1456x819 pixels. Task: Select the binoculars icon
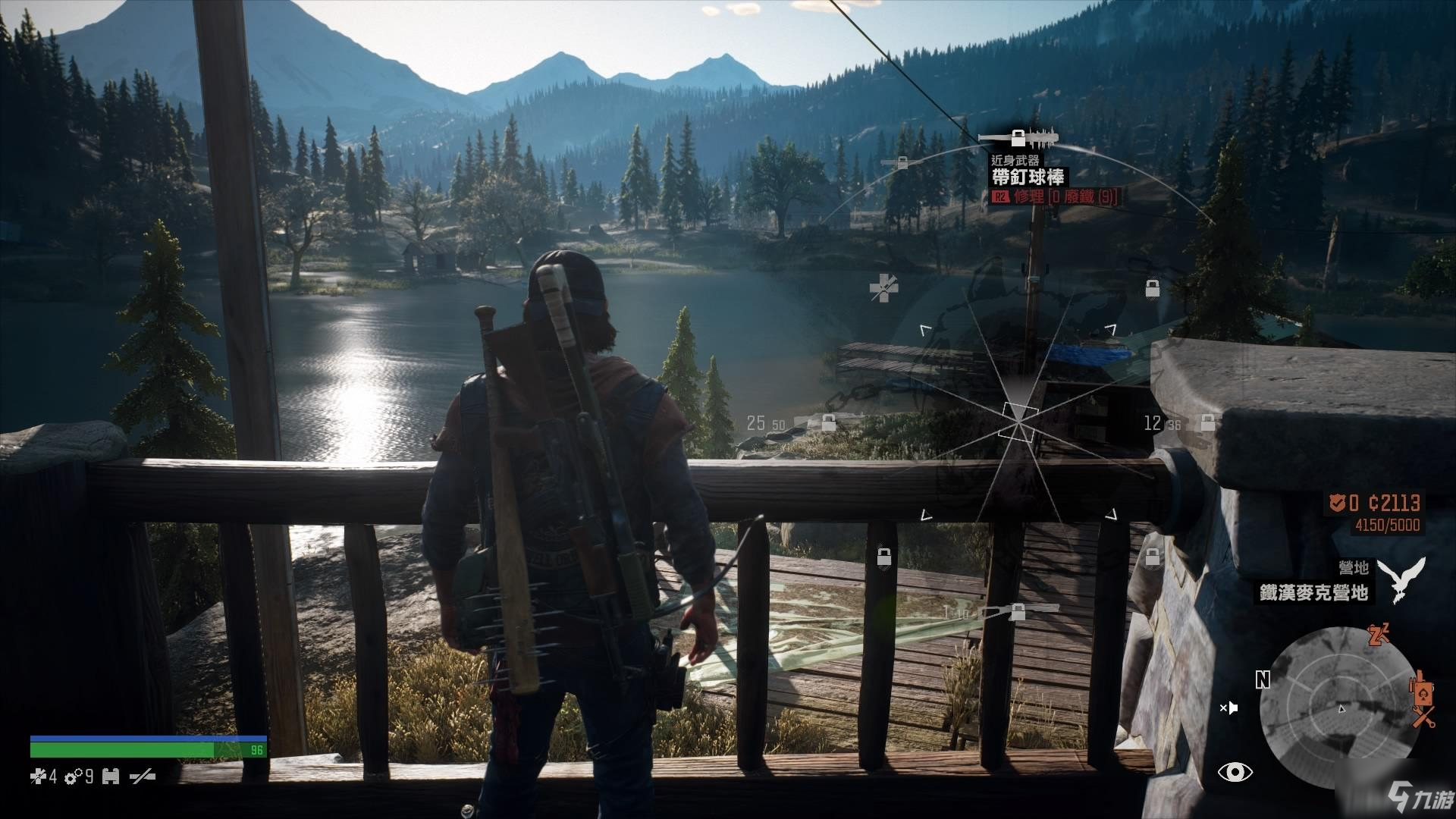click(111, 777)
